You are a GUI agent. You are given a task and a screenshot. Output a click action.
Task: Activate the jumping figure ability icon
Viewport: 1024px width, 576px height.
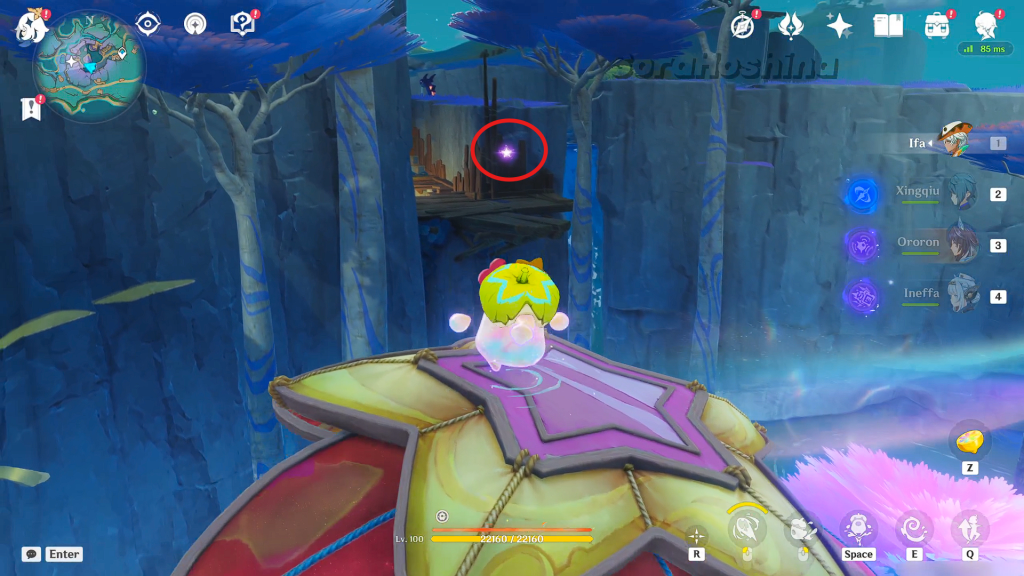[968, 527]
